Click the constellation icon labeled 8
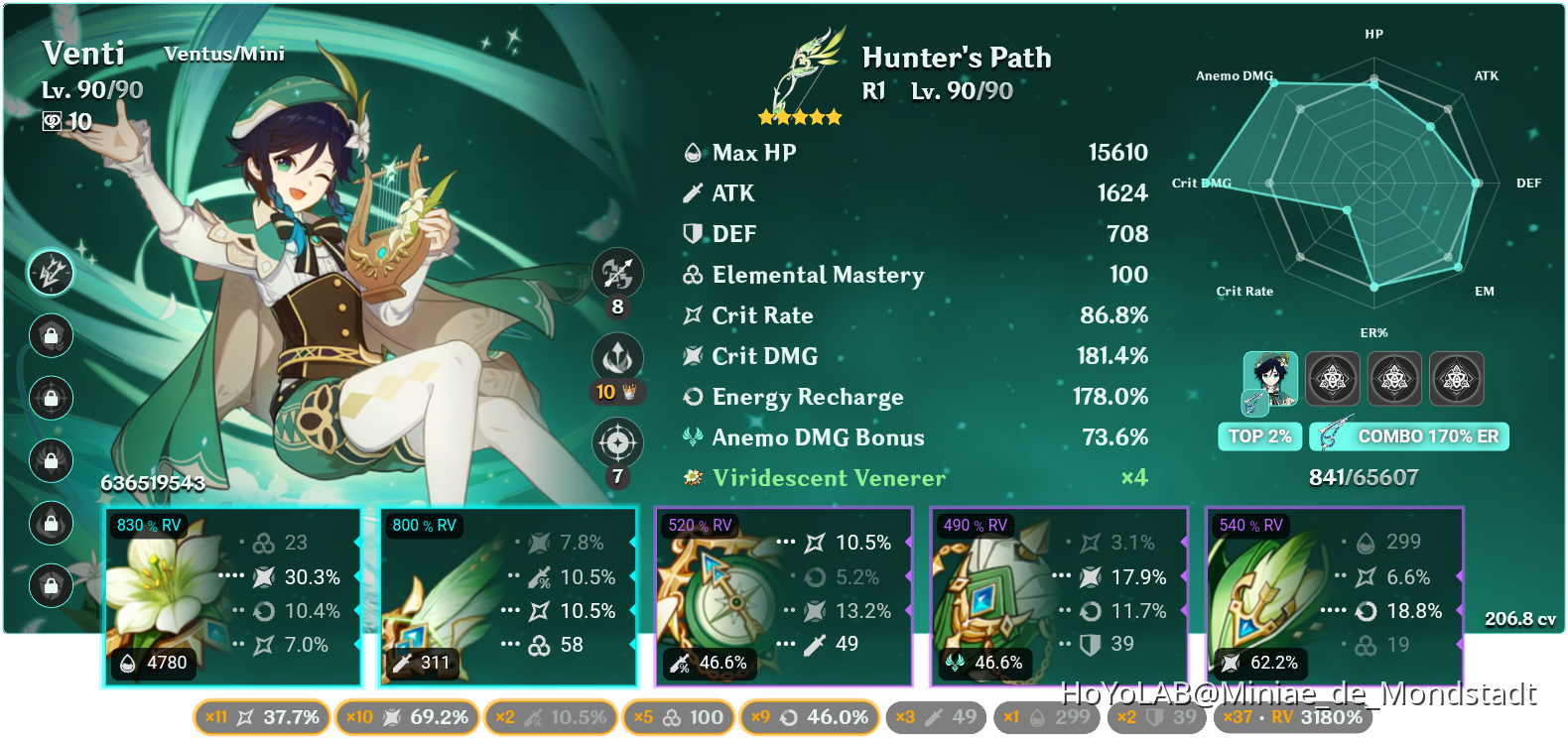 point(617,274)
